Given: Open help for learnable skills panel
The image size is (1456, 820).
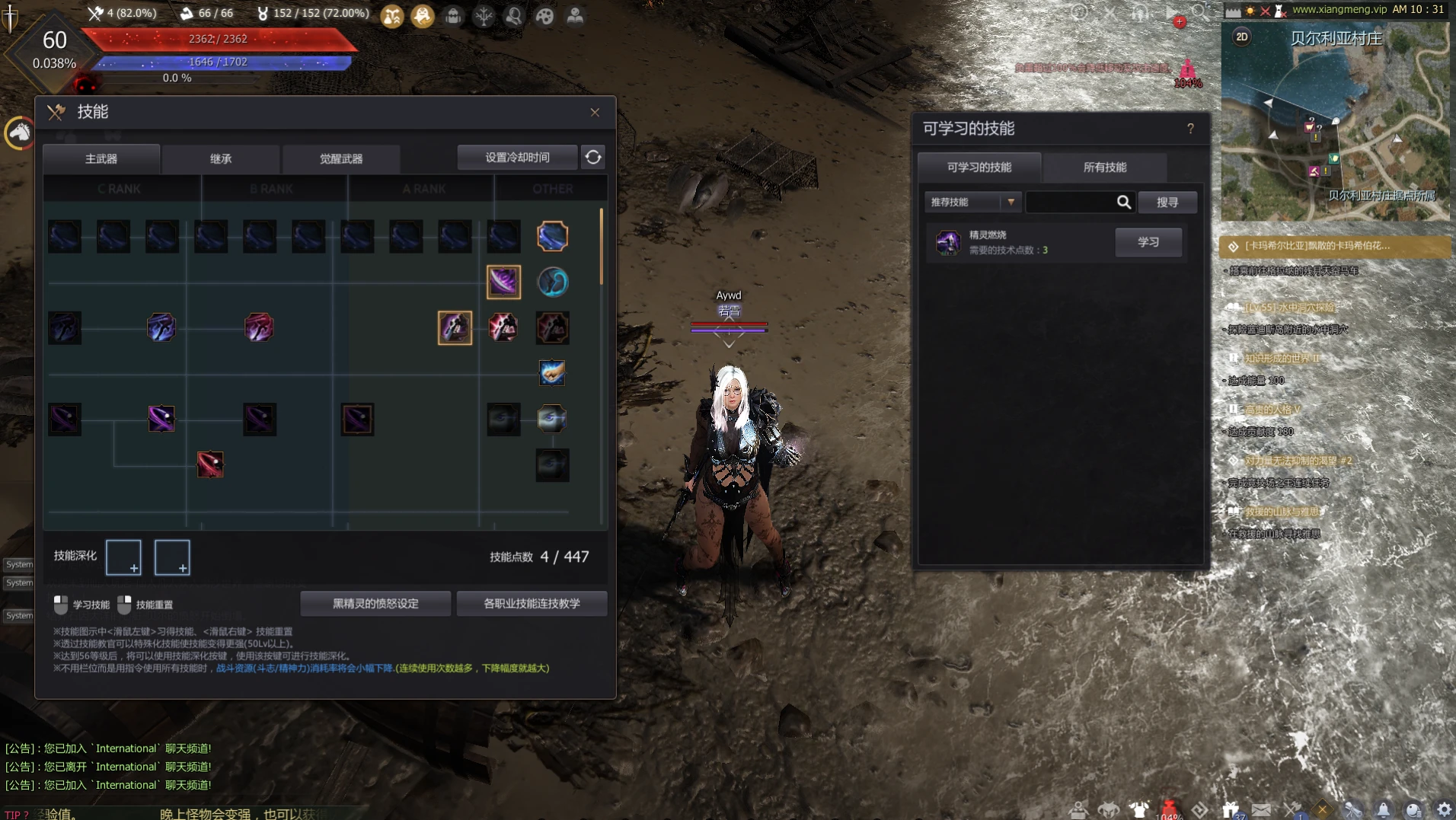Looking at the screenshot, I should tap(1190, 129).
